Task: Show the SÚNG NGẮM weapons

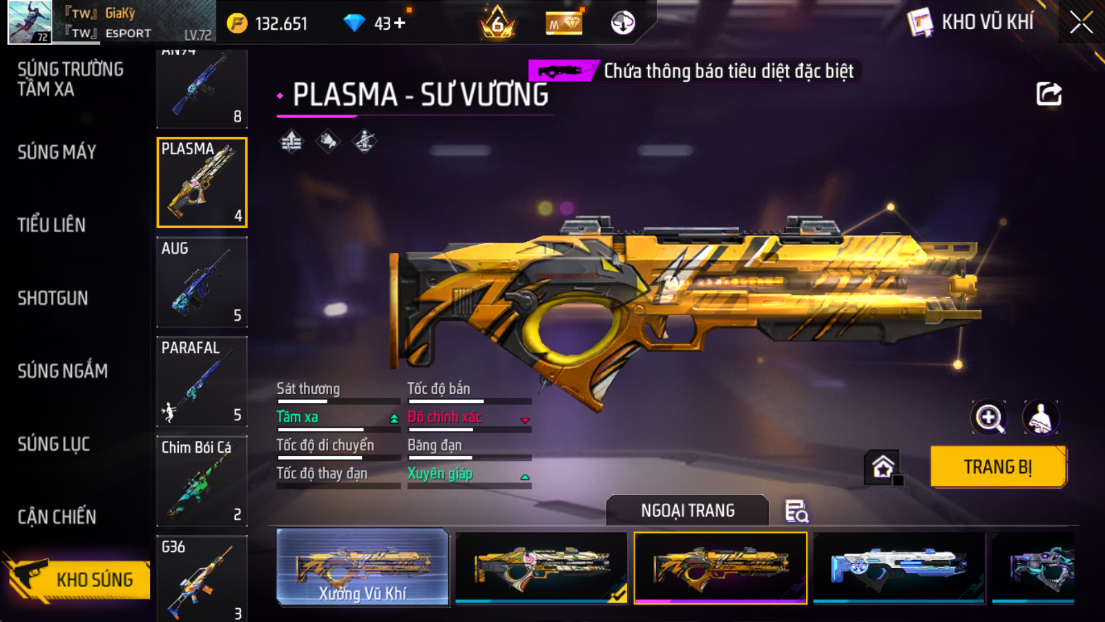Action: point(62,371)
